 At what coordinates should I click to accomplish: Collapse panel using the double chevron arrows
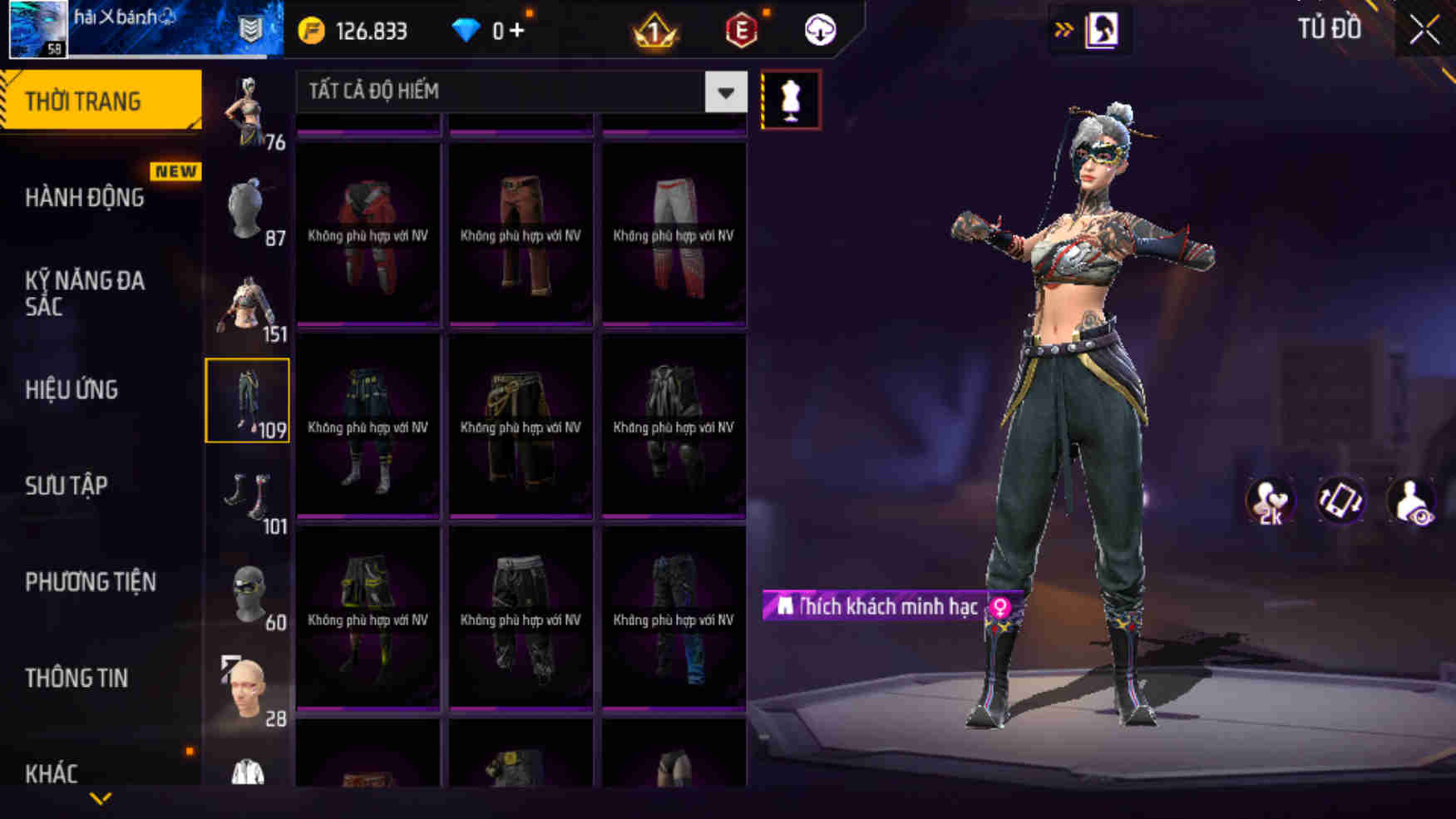pos(1062,27)
